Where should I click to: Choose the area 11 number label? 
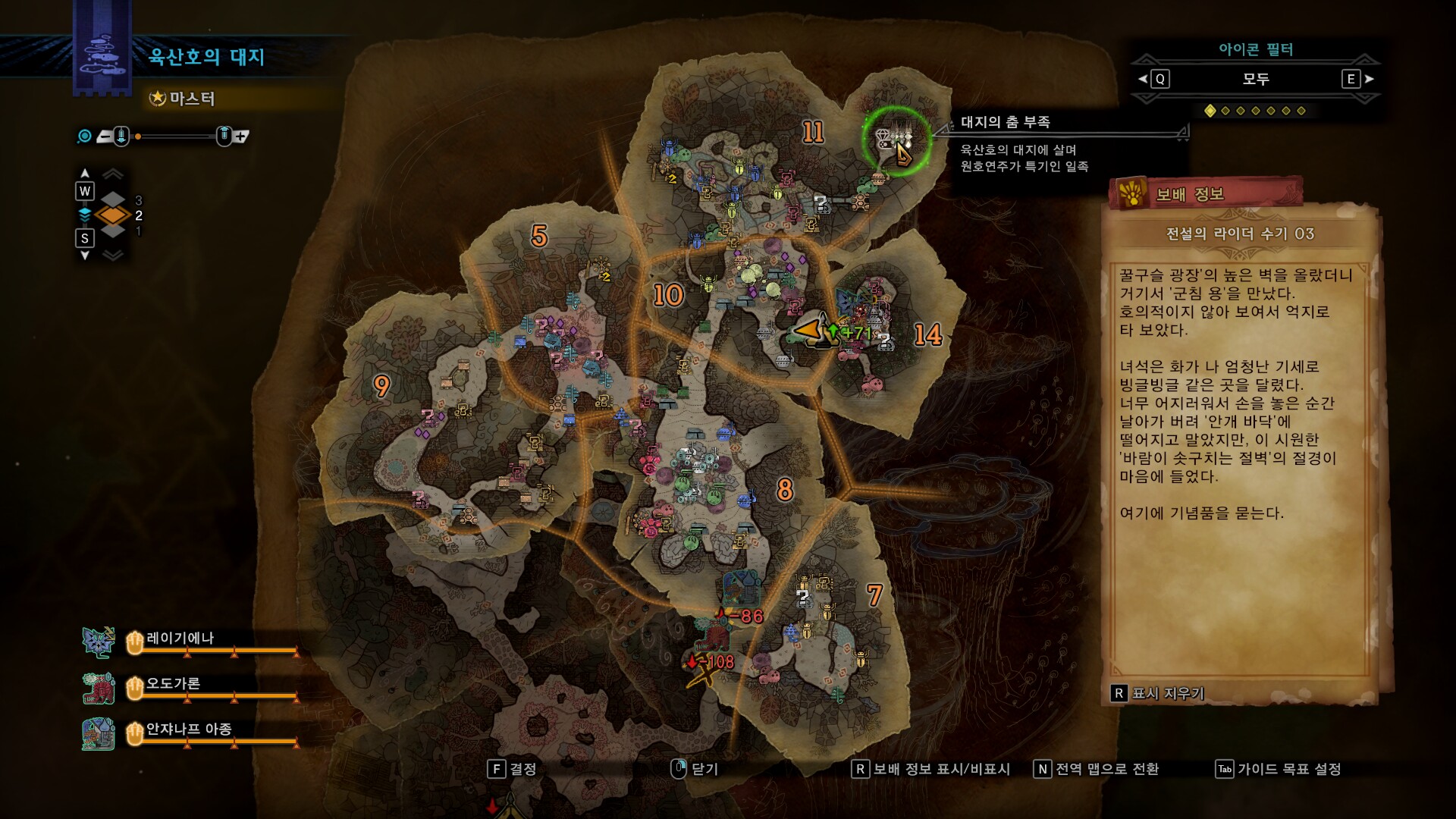tap(813, 133)
